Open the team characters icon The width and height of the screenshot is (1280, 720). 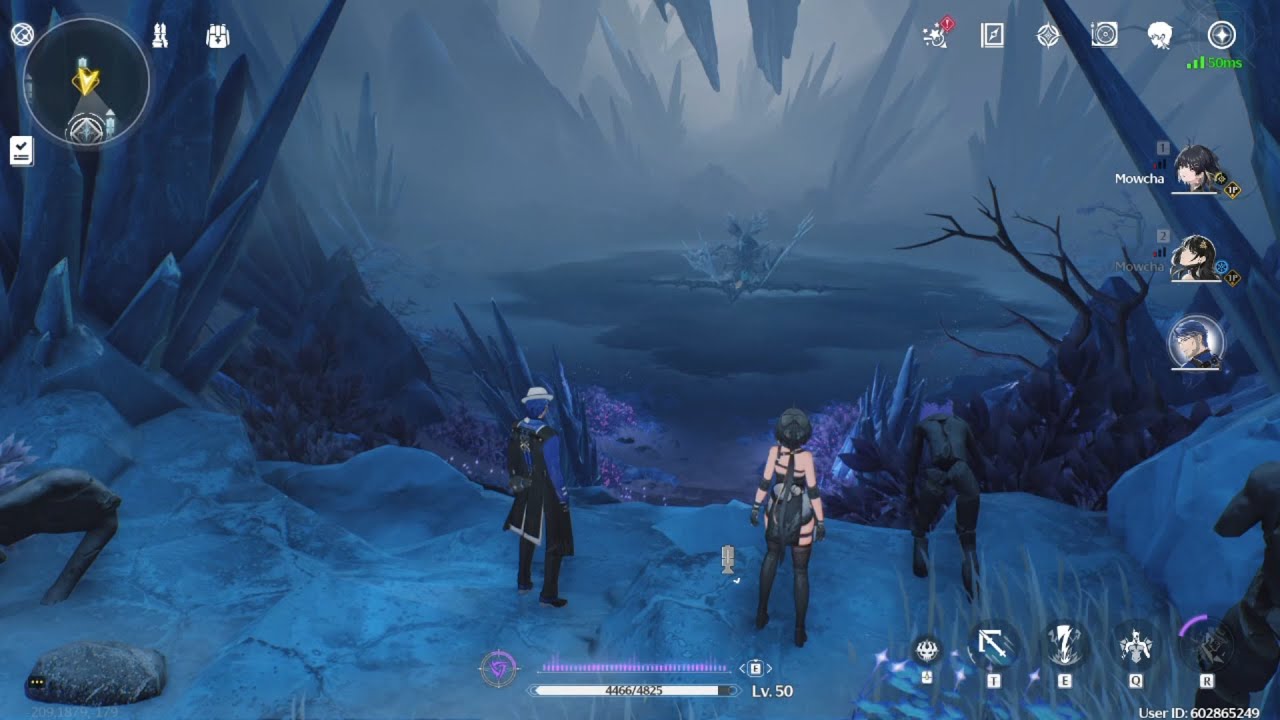(x=160, y=36)
